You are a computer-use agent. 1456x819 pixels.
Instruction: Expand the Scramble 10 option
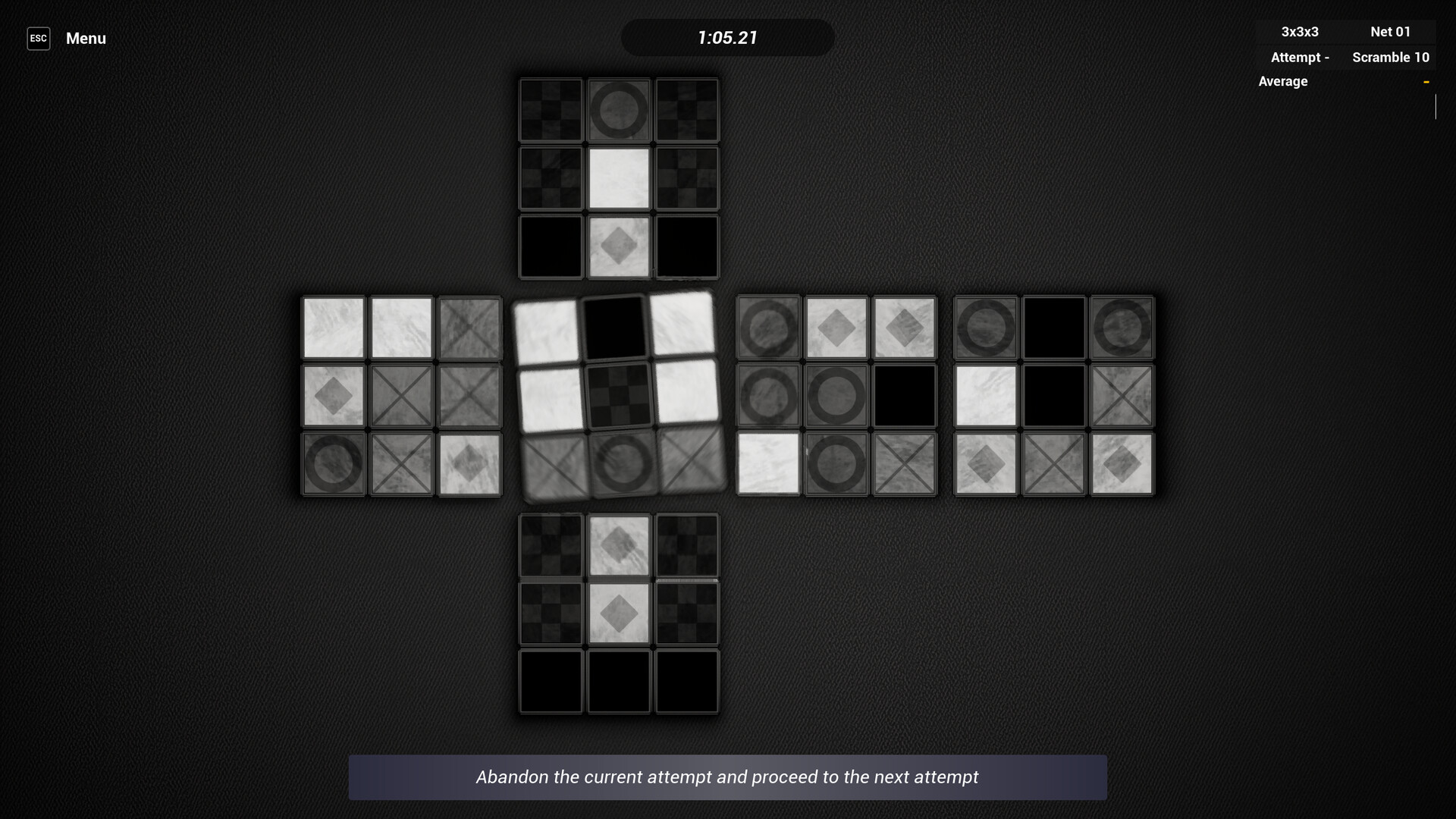(x=1391, y=57)
